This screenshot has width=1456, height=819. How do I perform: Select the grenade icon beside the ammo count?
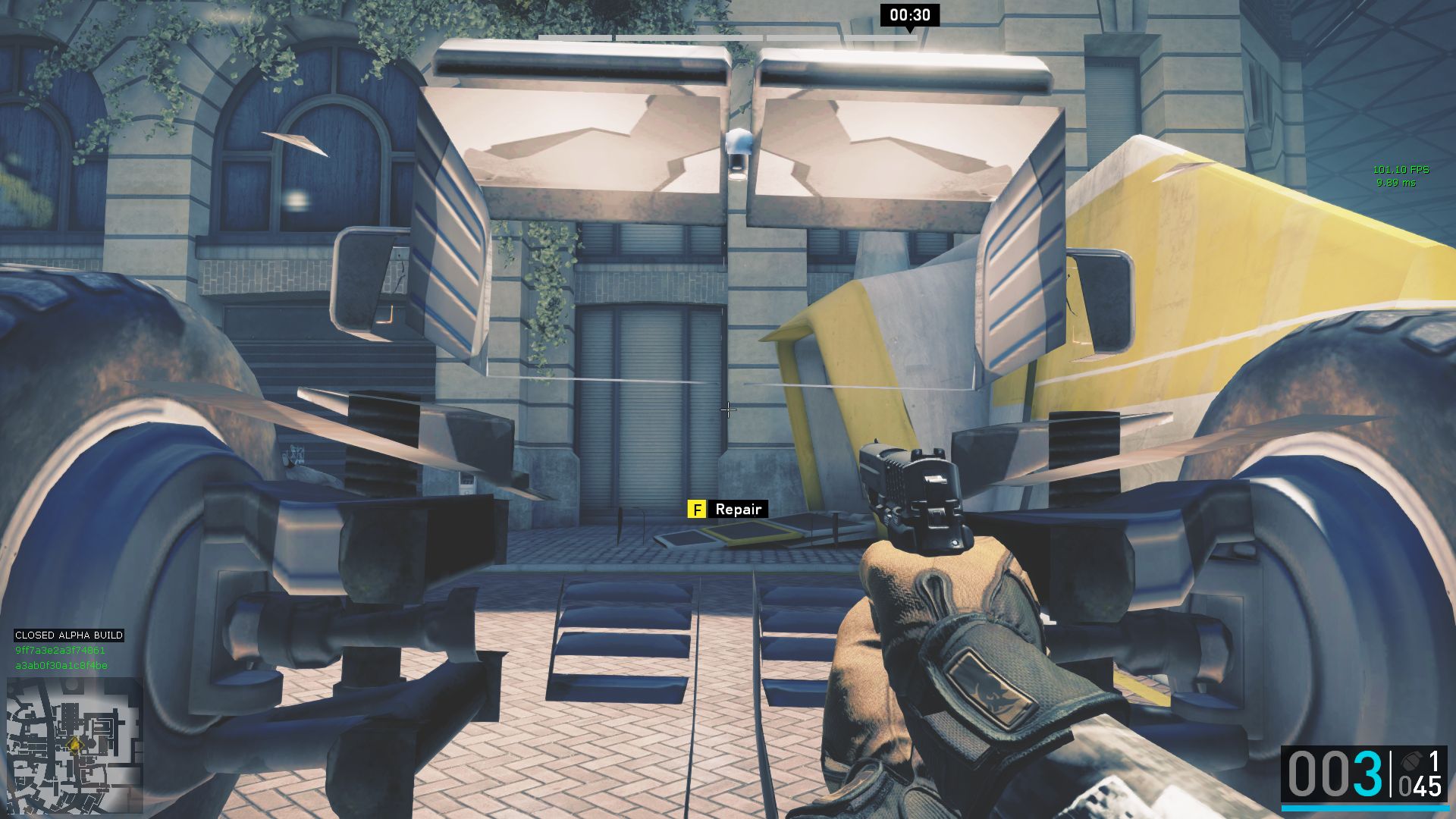pos(1410,761)
